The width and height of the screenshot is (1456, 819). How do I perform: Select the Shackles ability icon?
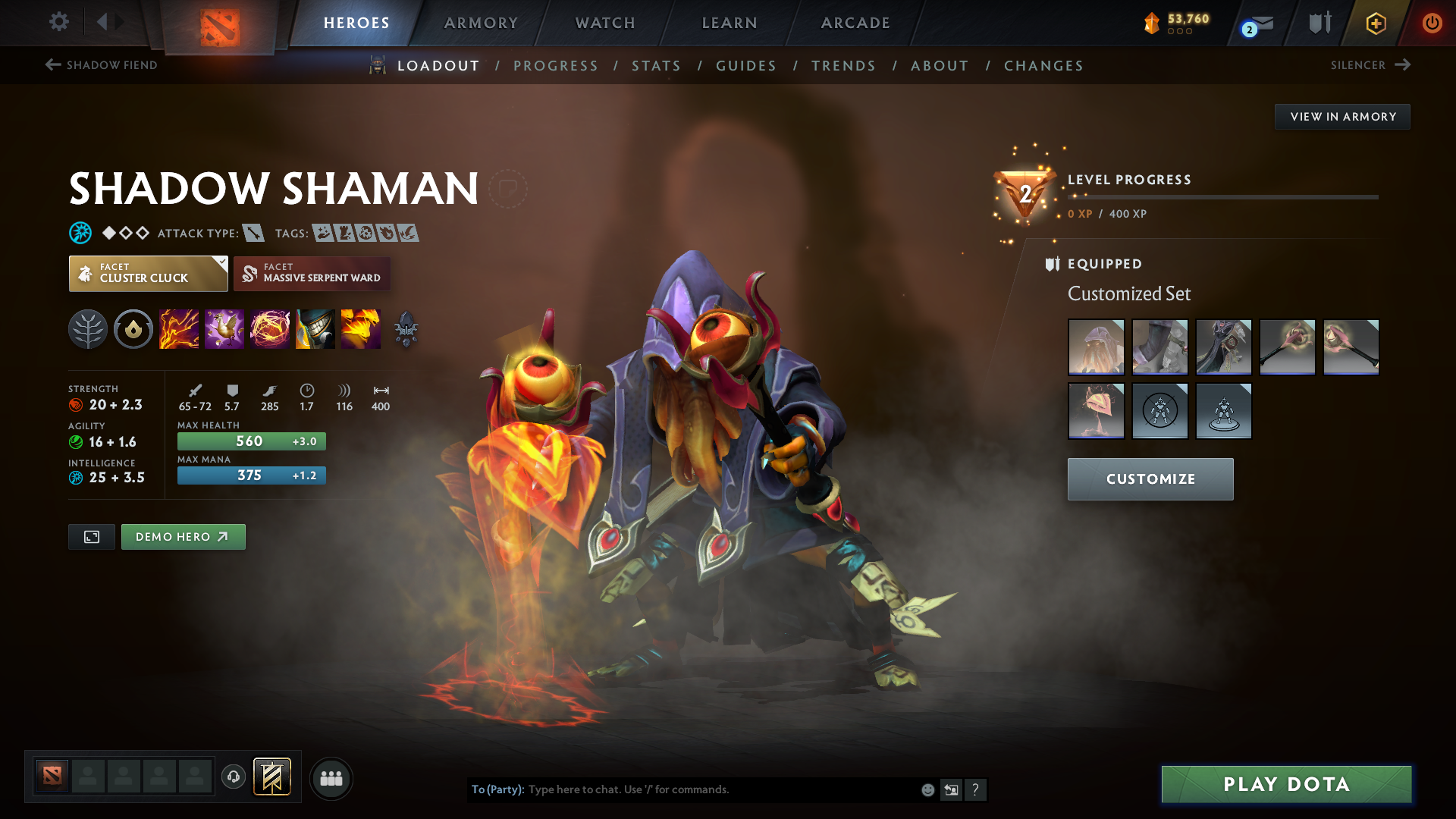click(x=270, y=328)
